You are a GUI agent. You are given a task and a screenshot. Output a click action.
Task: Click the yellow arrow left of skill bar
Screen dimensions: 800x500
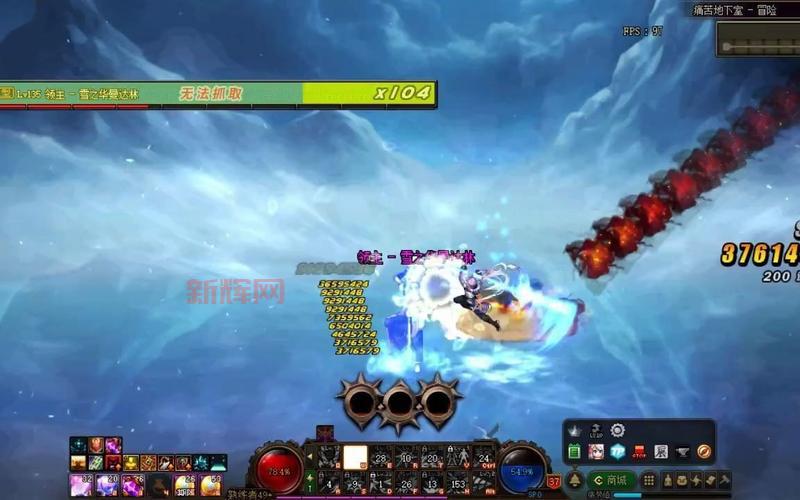(x=309, y=457)
